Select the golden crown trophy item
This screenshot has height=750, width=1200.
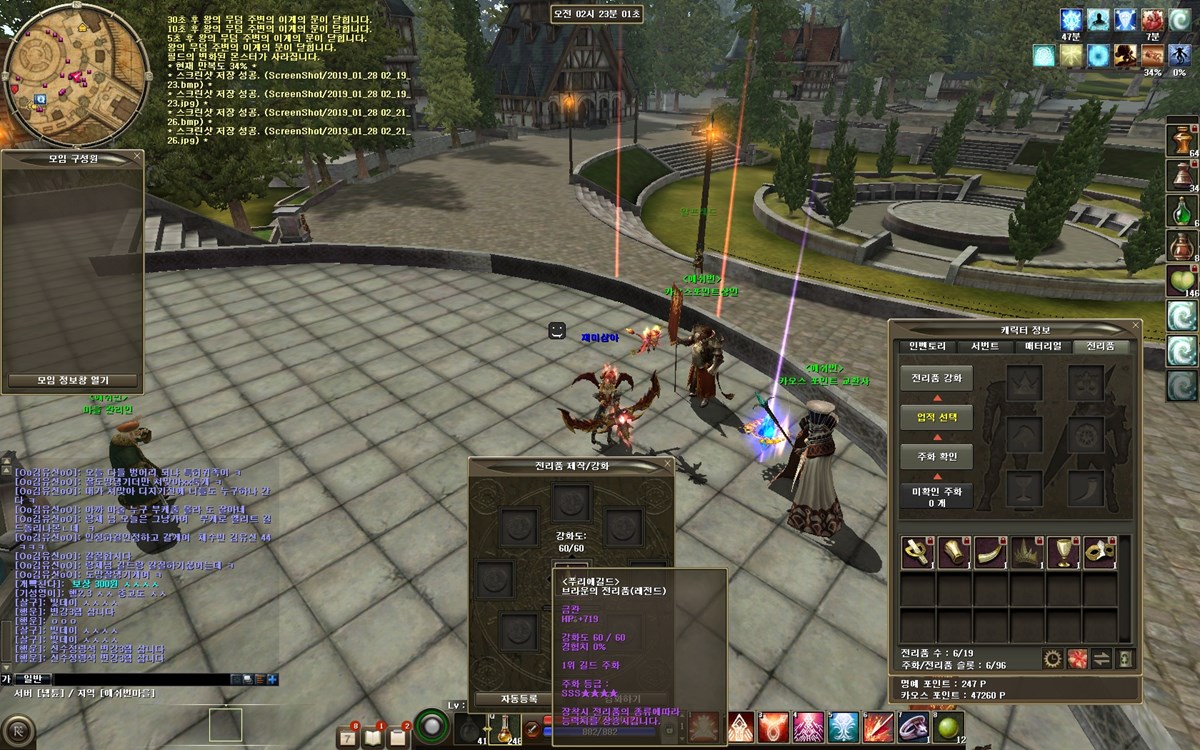(1025, 552)
